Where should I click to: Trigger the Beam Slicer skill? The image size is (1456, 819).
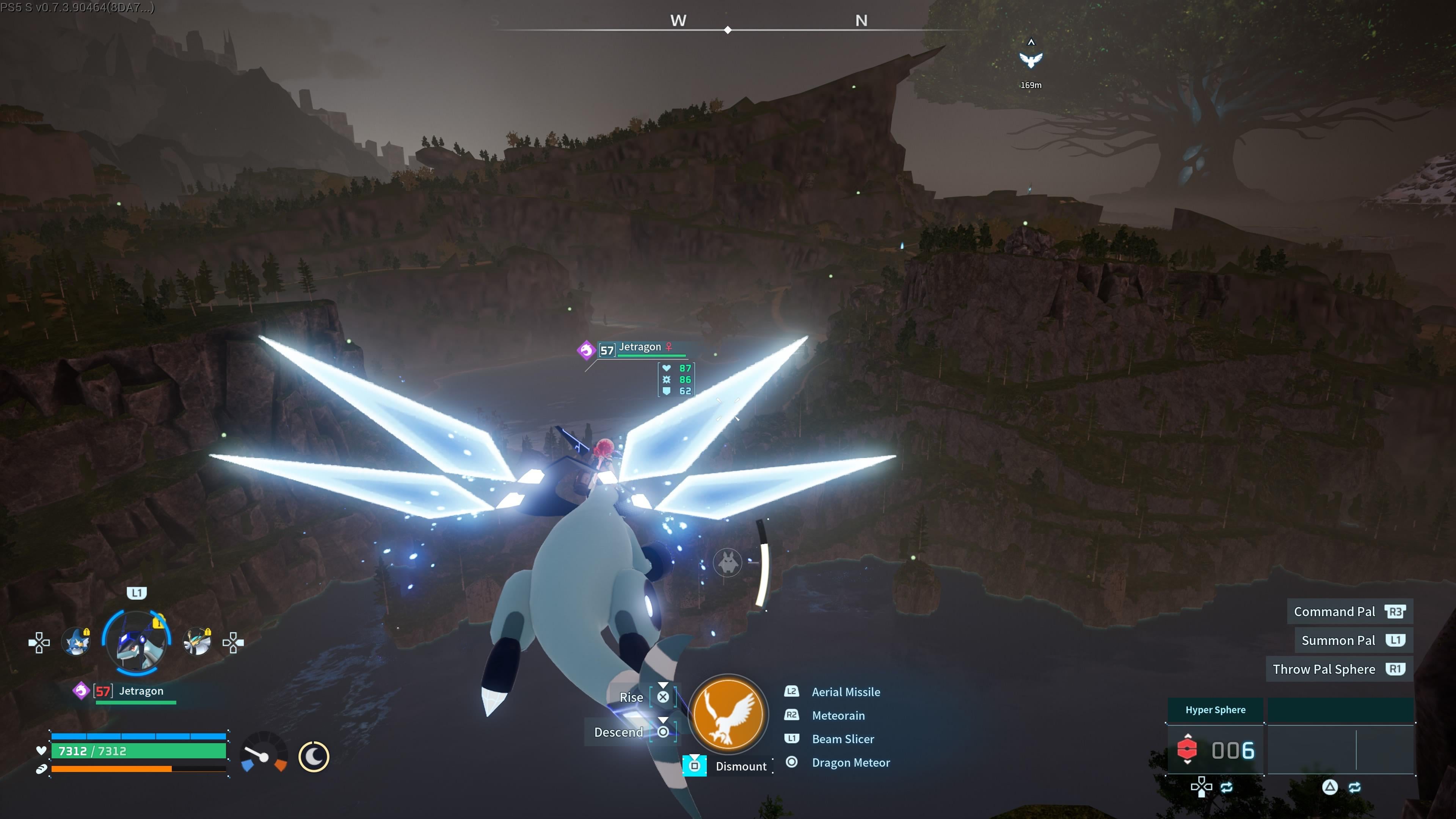[842, 739]
